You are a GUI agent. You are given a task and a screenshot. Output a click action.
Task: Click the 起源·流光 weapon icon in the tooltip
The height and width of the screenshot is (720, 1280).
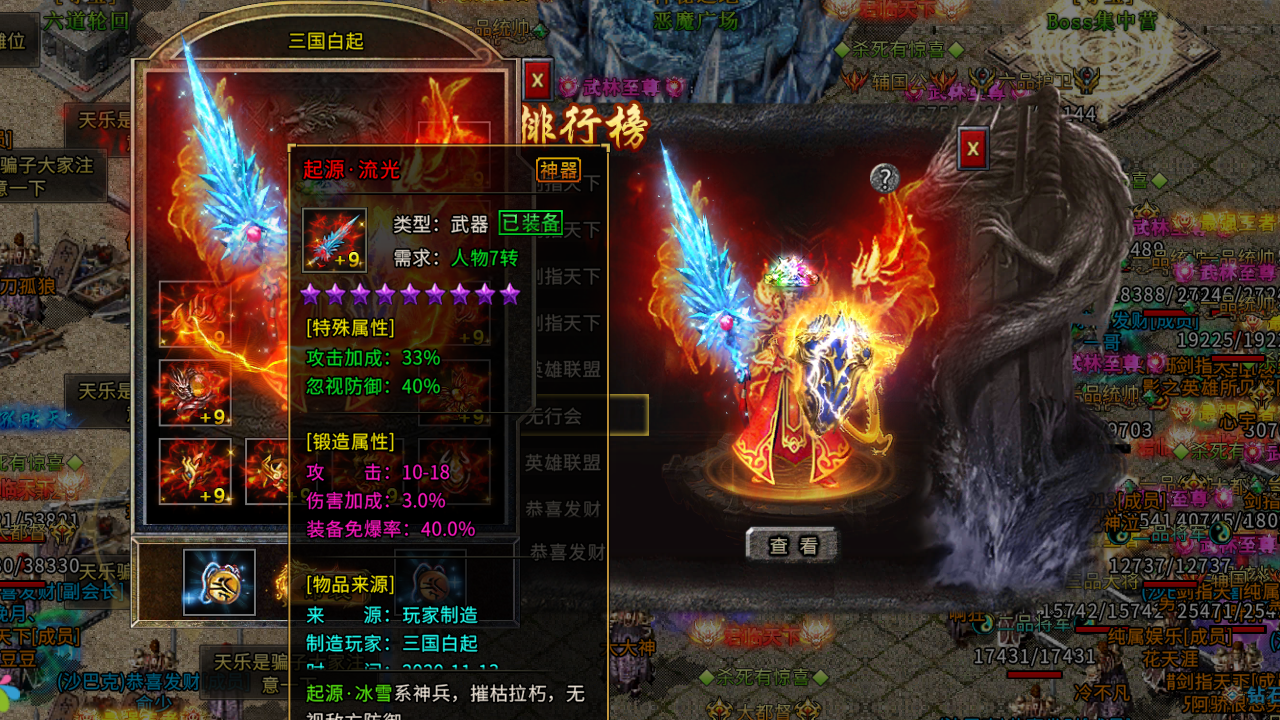point(335,239)
